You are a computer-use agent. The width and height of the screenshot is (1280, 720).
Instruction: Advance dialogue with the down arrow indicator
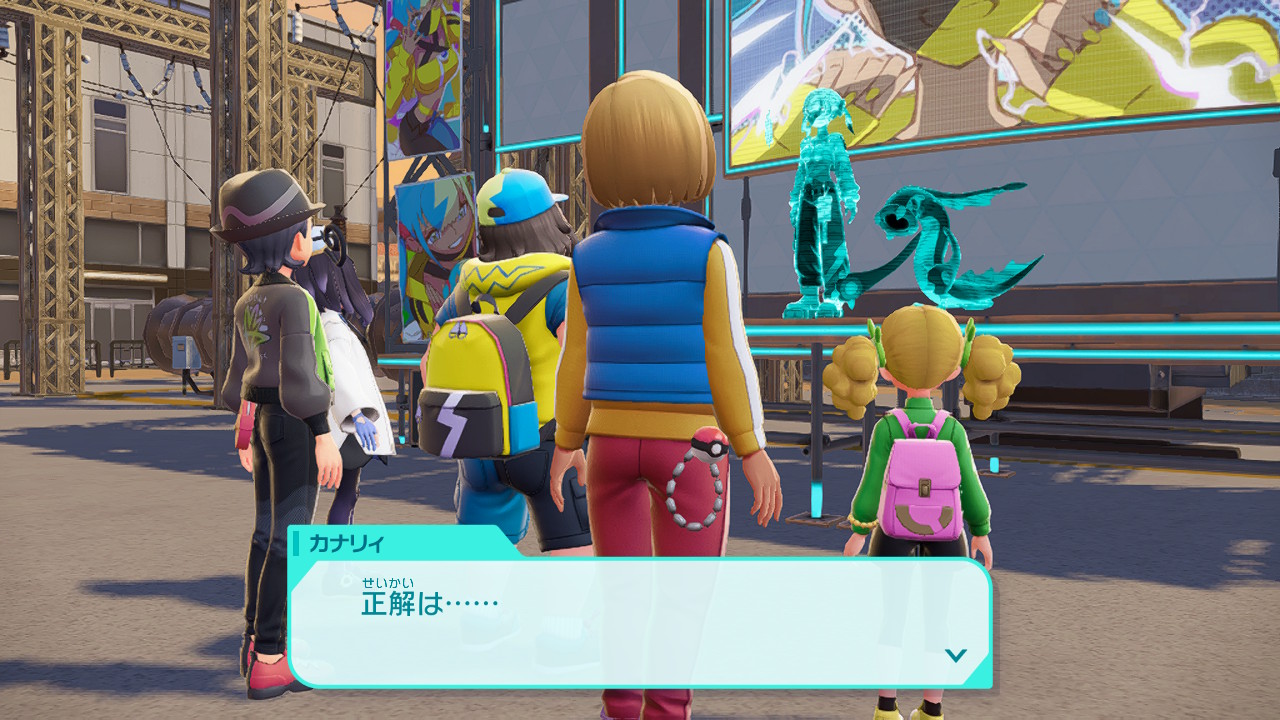point(956,655)
